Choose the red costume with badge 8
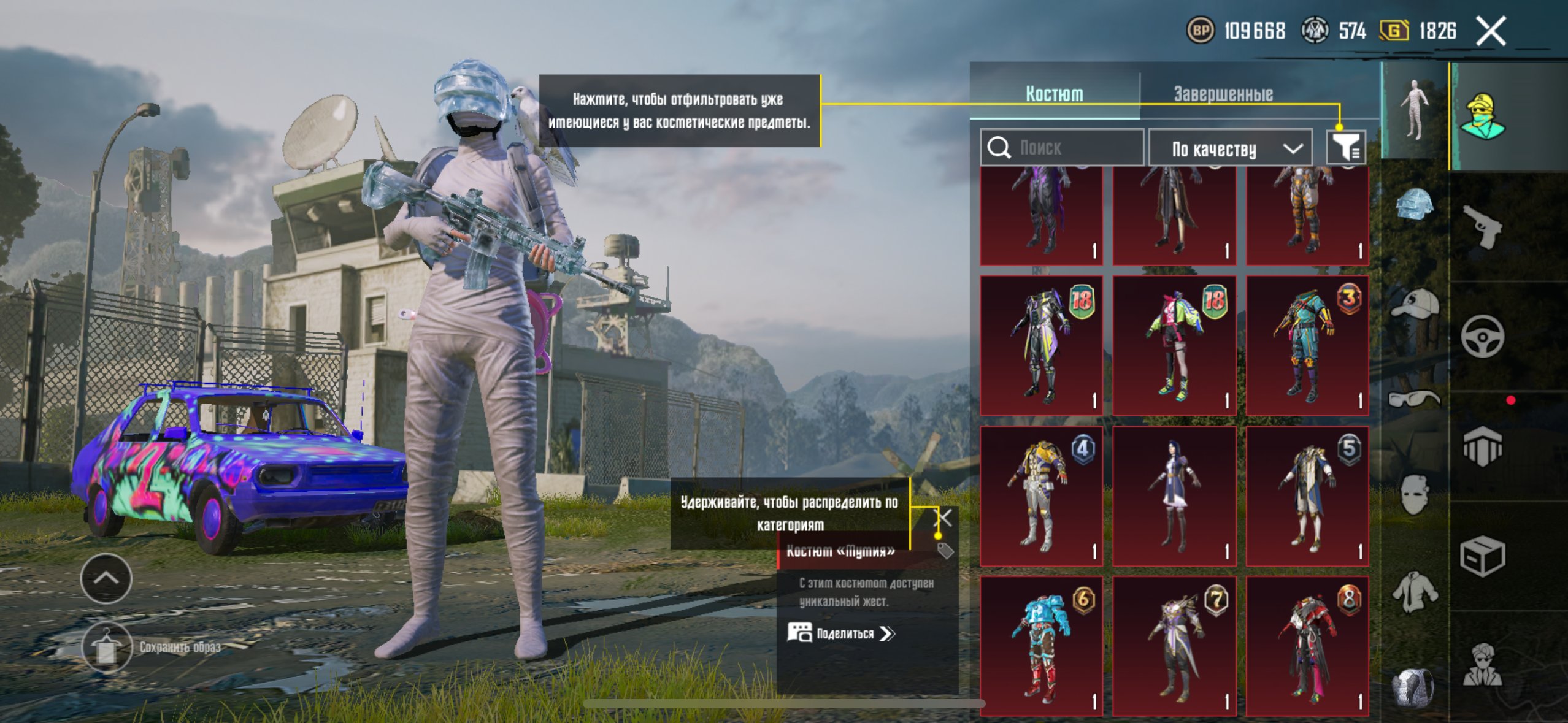 click(1307, 646)
